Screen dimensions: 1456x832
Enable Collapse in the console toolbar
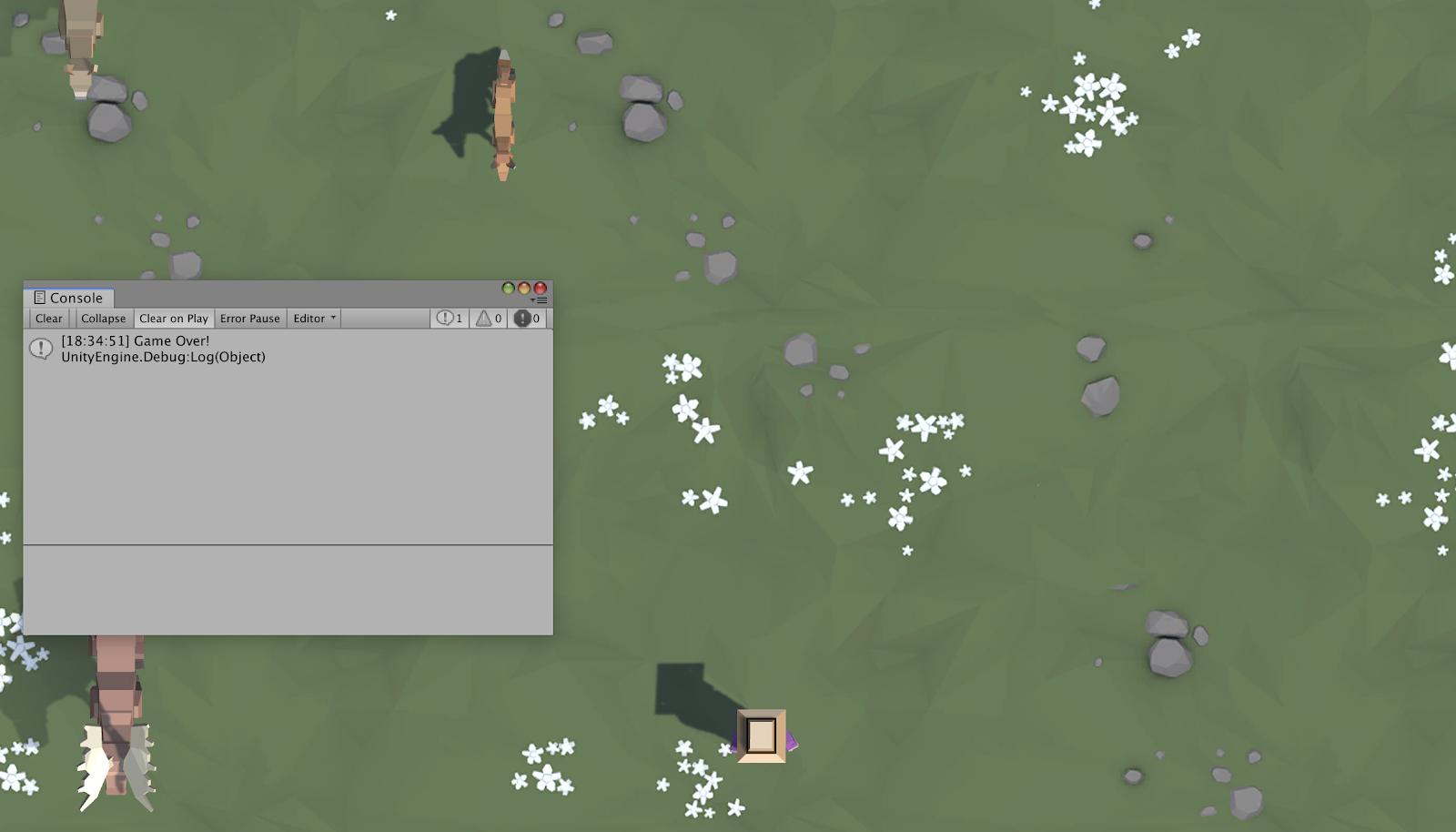[103, 319]
